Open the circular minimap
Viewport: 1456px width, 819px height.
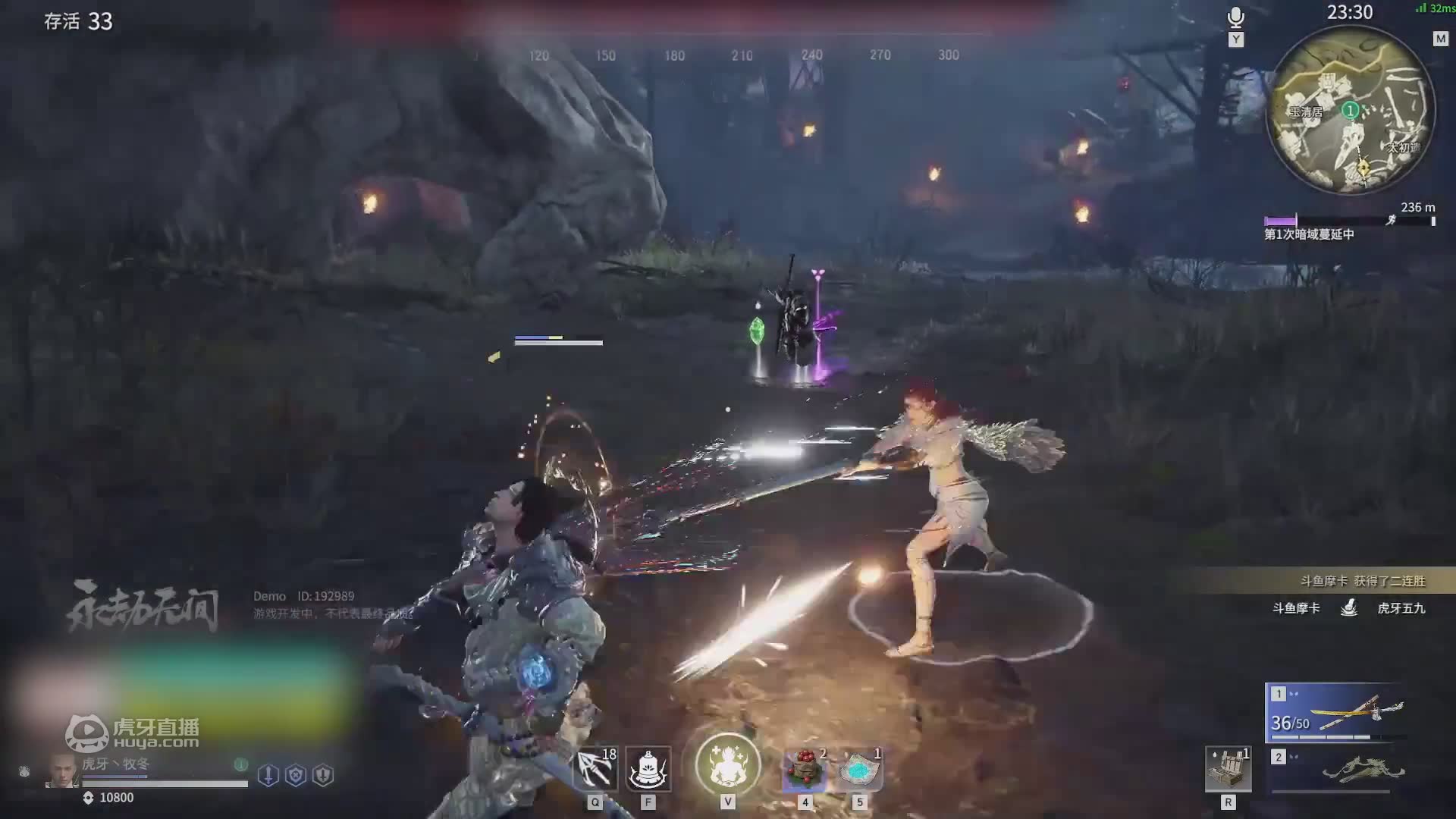coord(1351,111)
